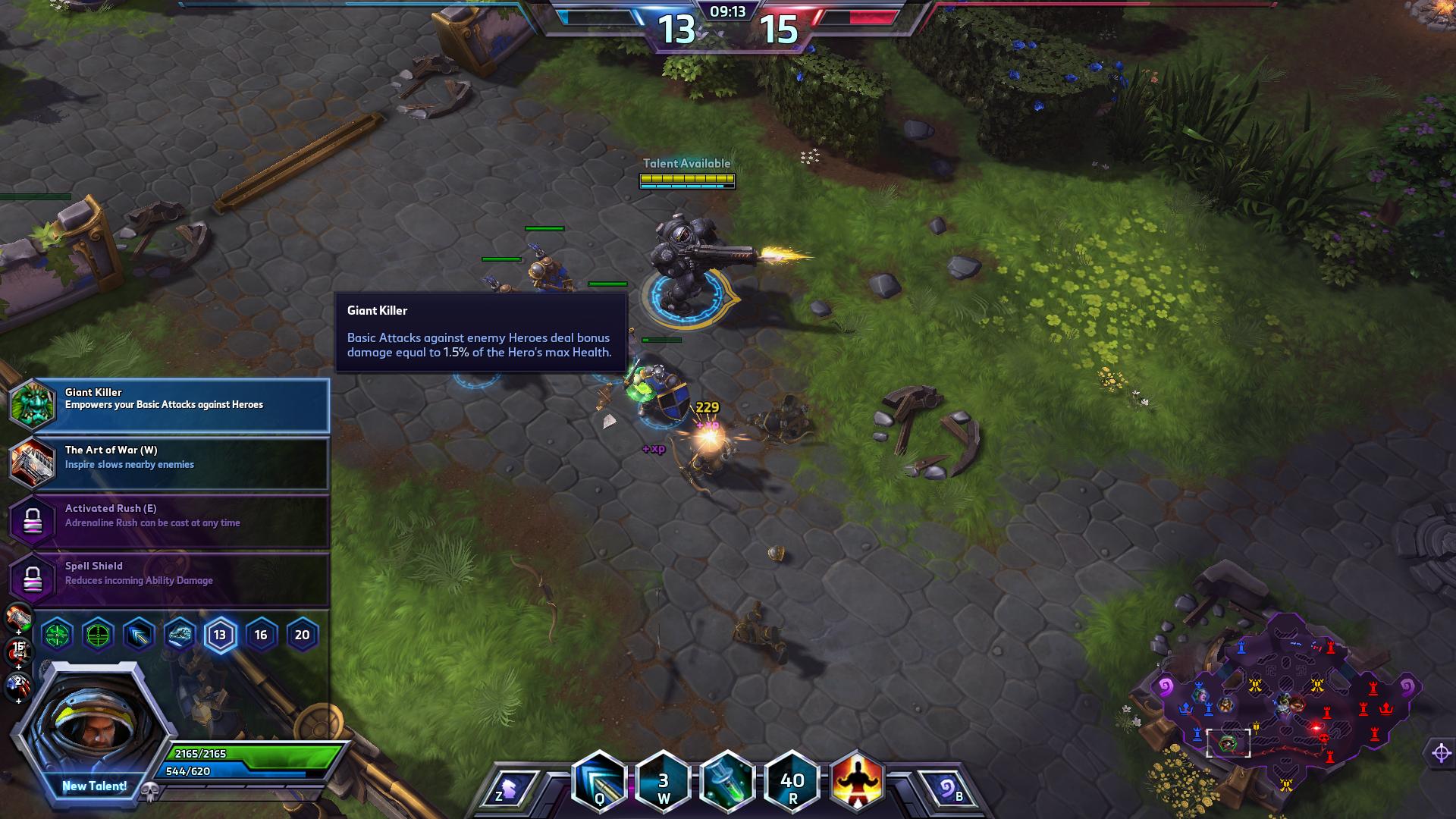This screenshot has height=819, width=1456.
Task: Choose the Giant Killer talent
Action: coord(169,405)
